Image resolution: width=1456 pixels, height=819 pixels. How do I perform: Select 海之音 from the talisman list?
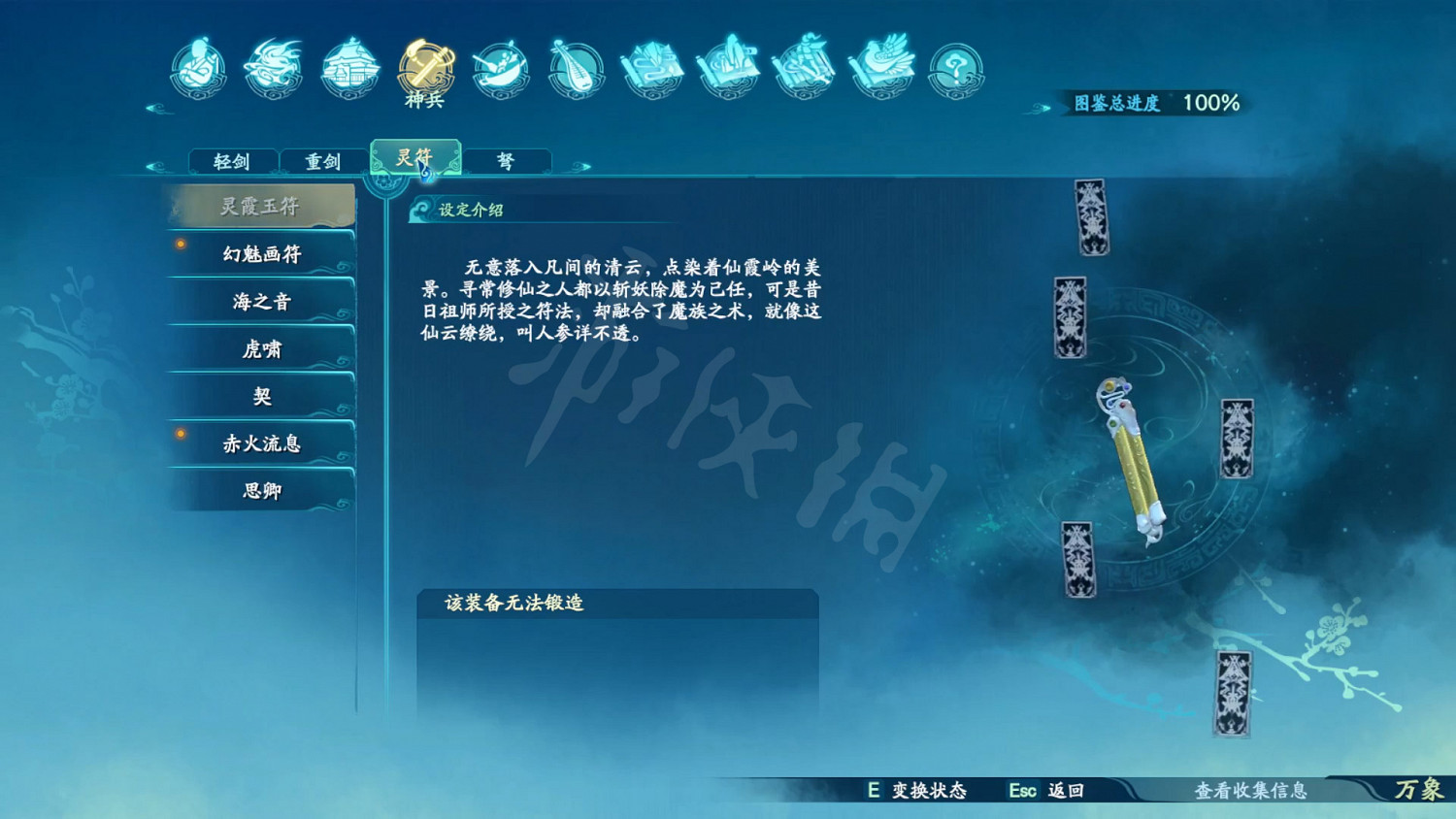click(x=260, y=302)
